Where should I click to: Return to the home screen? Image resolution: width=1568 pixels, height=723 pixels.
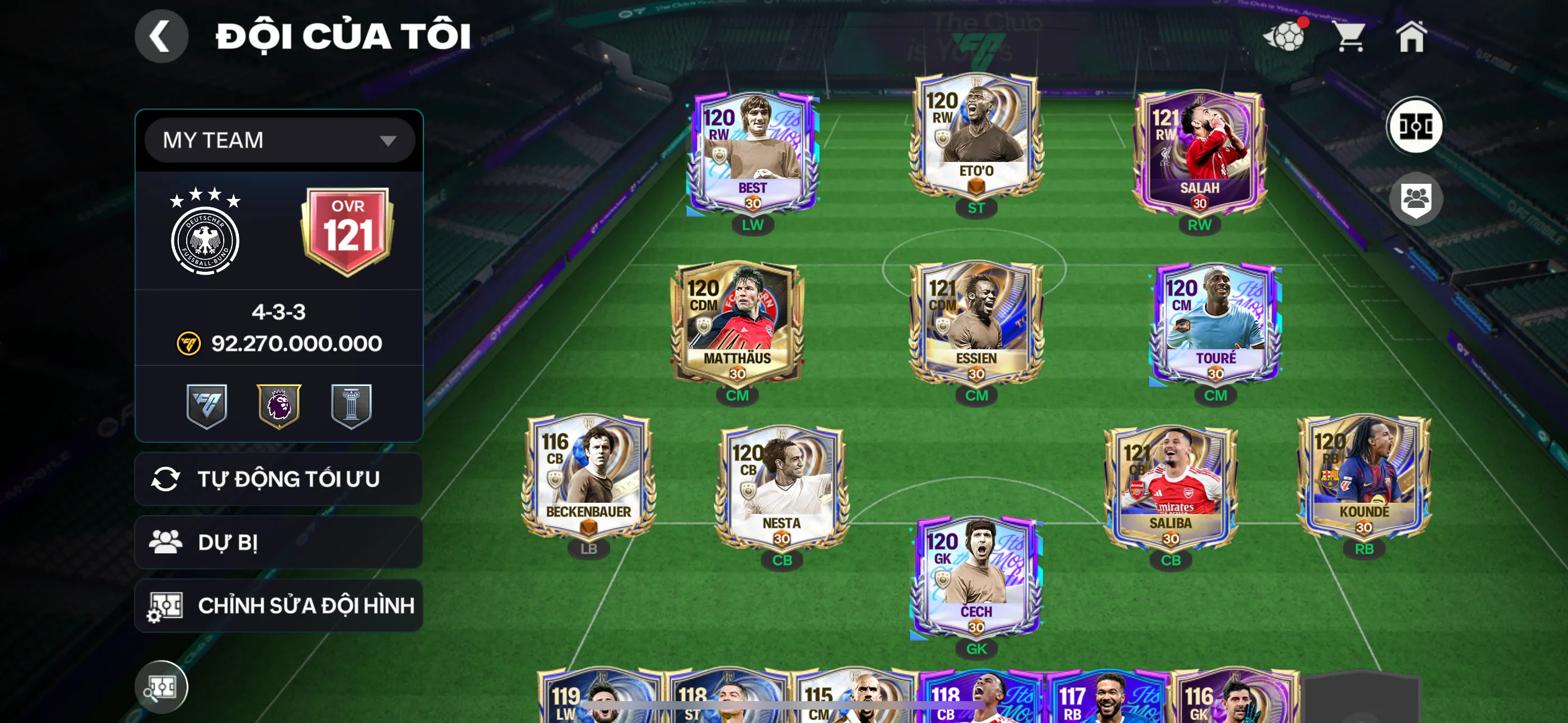tap(1411, 36)
